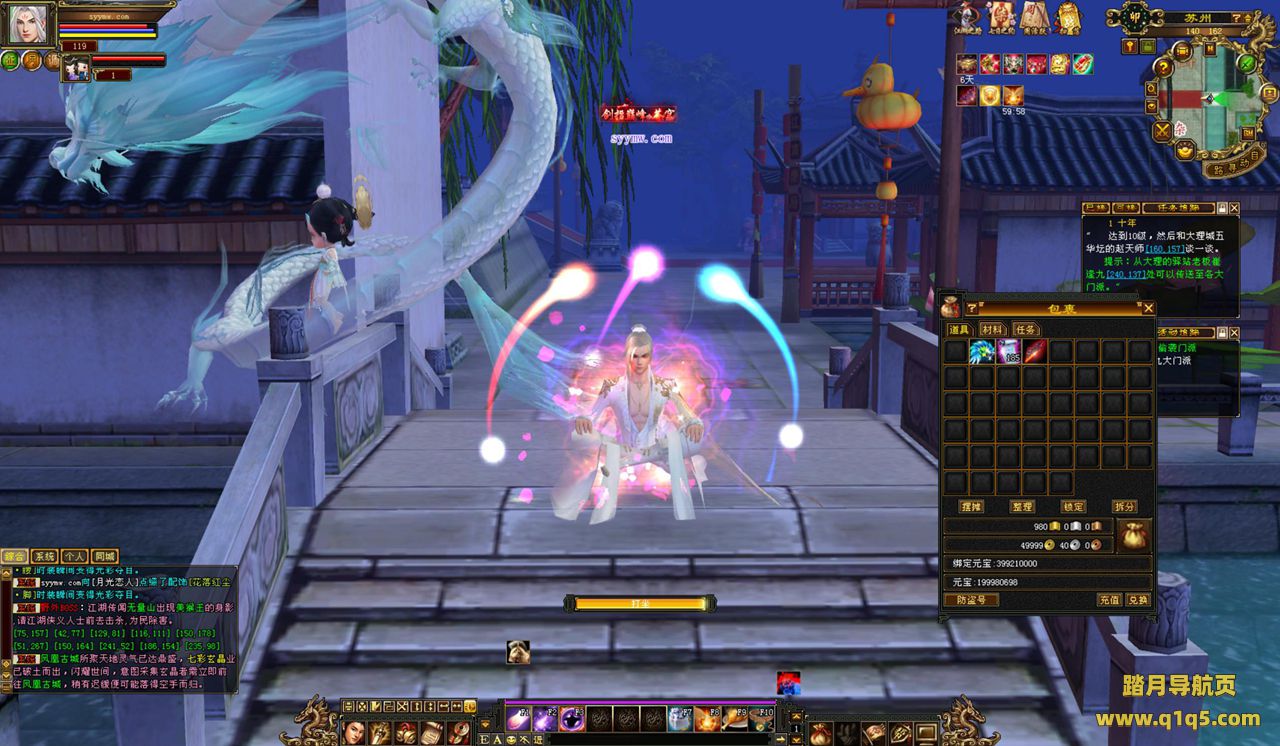Viewport: 1280px width, 746px height.
Task: Click the 防盗号 anti-theft button
Action: (x=971, y=600)
